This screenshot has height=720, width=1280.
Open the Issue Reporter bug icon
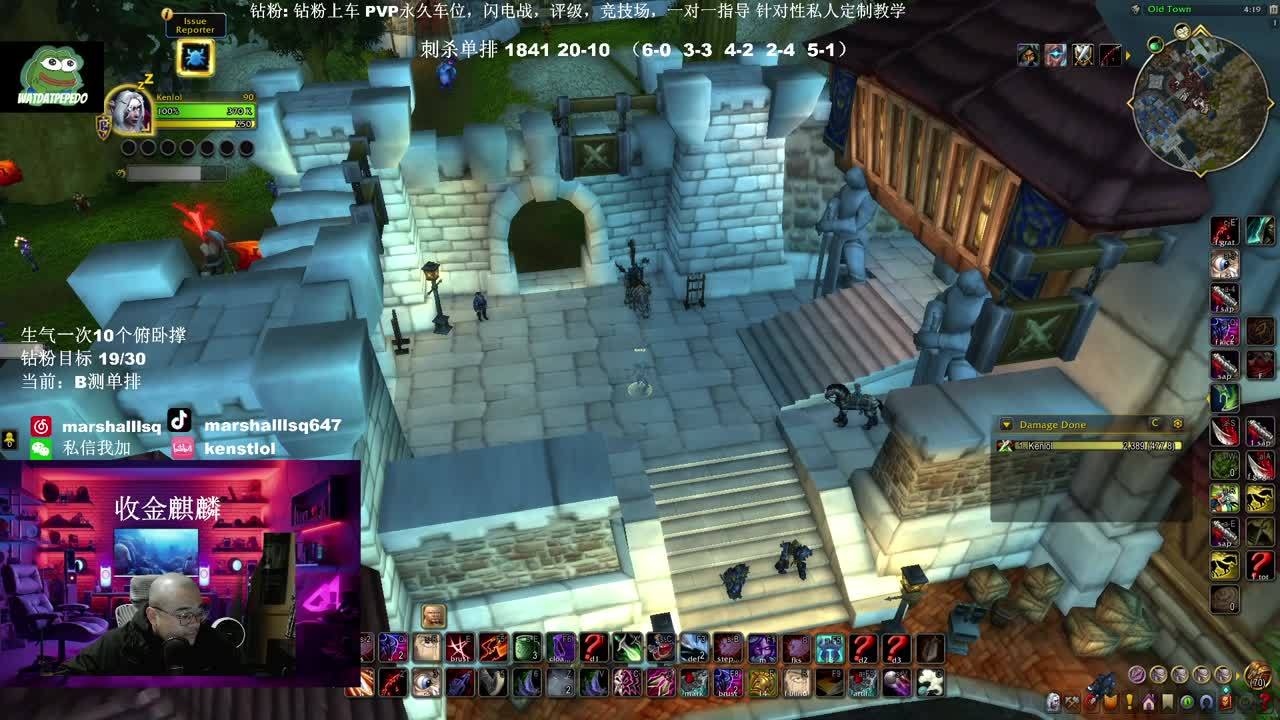[194, 58]
